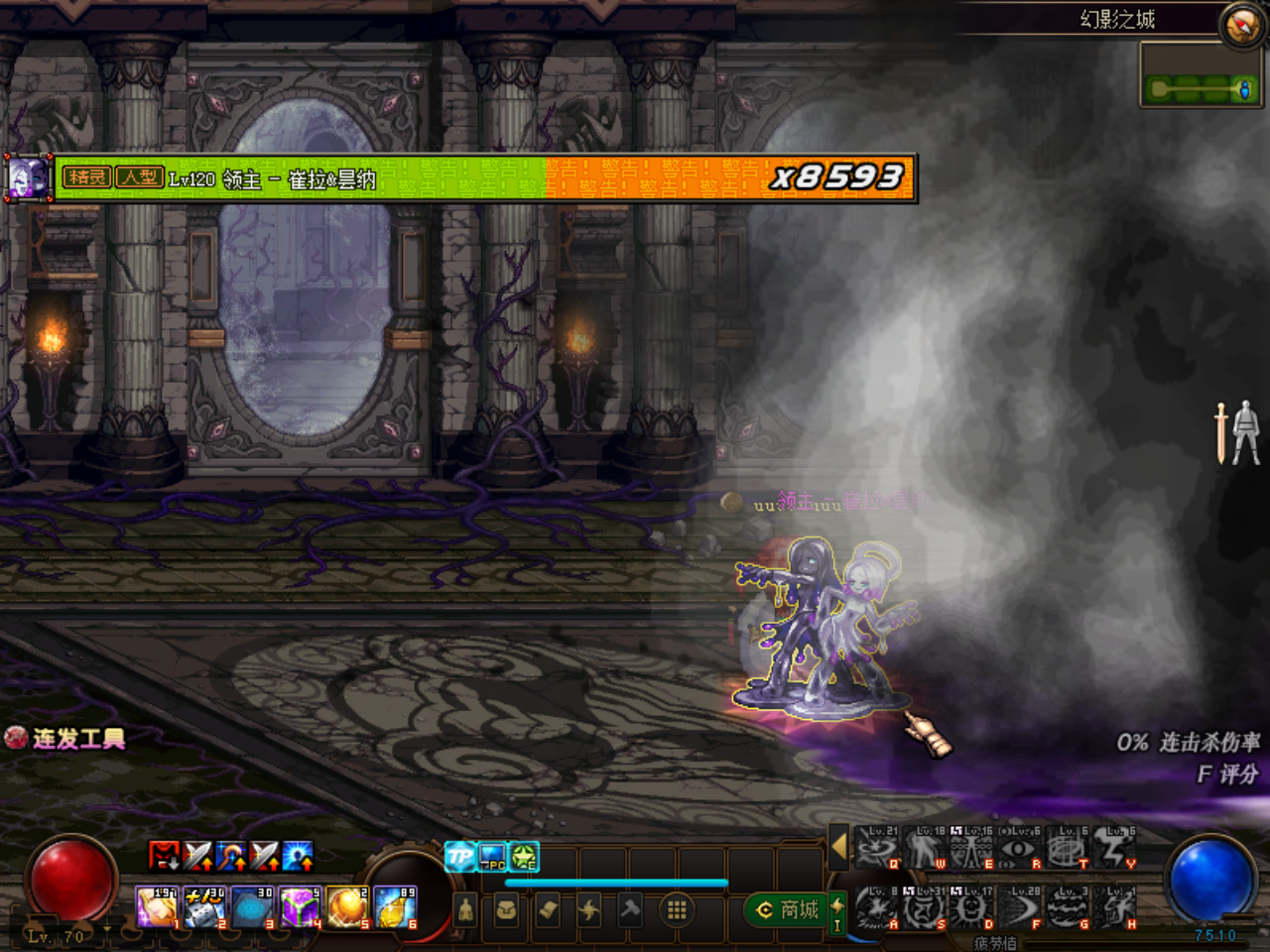Activate the Lv.28 skill bound to F
This screenshot has width=1270, height=952.
tap(1022, 905)
